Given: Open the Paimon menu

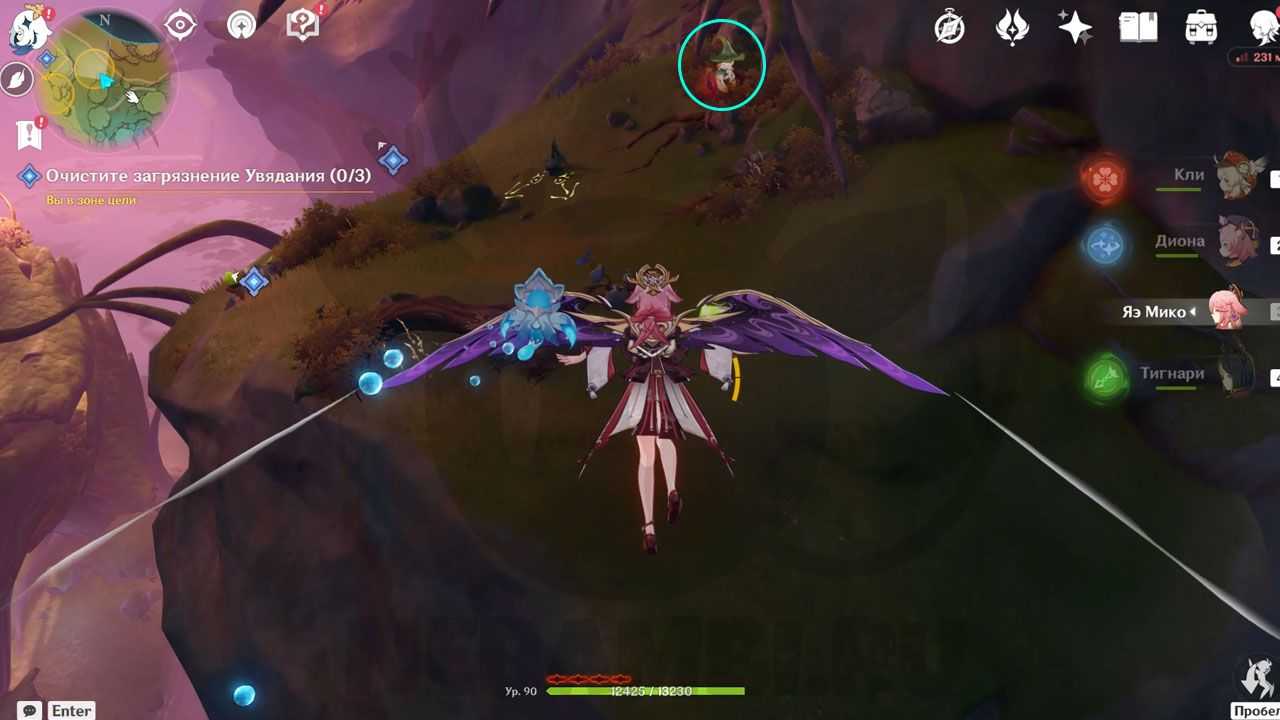Looking at the screenshot, I should pos(28,29).
